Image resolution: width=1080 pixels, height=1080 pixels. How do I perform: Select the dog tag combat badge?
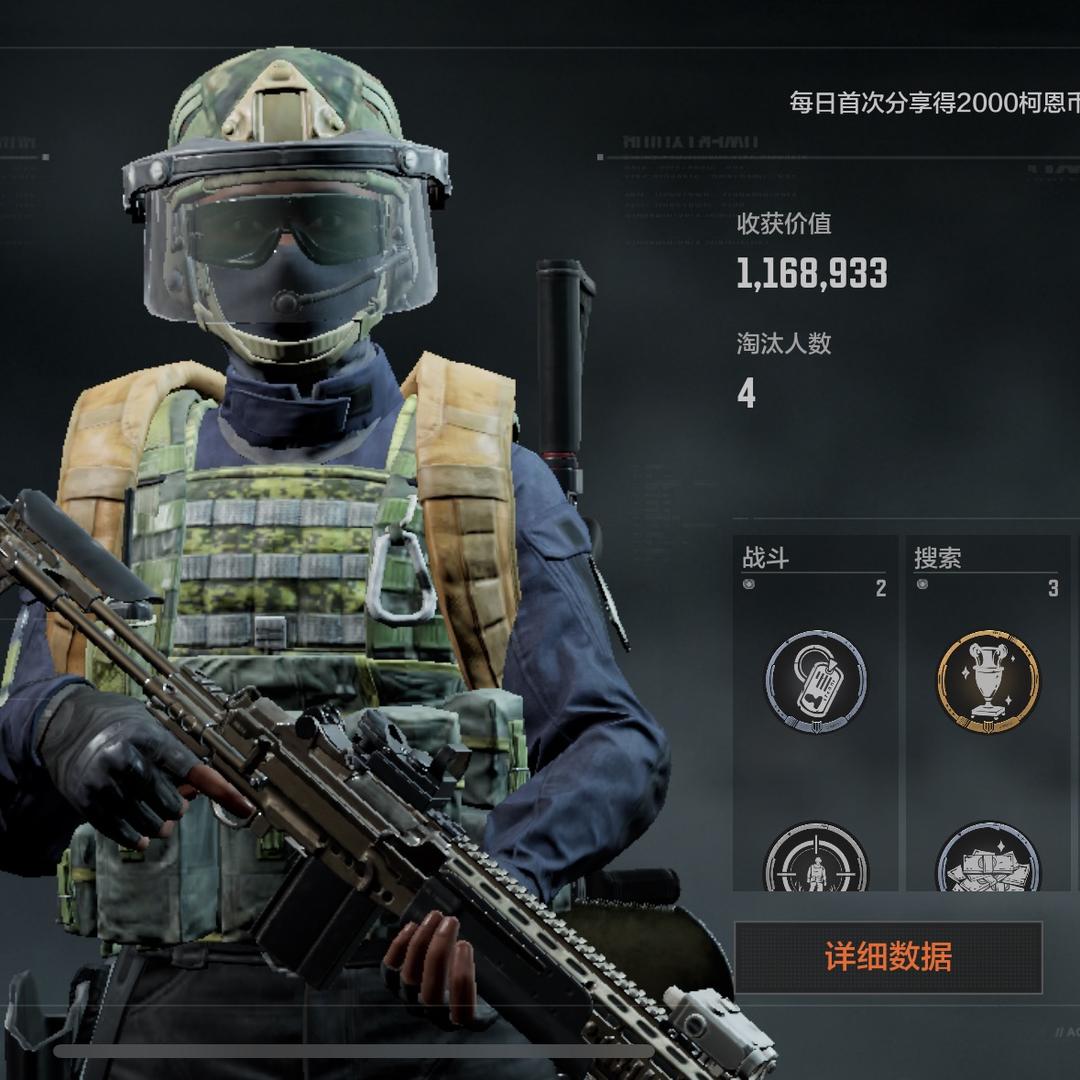tap(816, 681)
